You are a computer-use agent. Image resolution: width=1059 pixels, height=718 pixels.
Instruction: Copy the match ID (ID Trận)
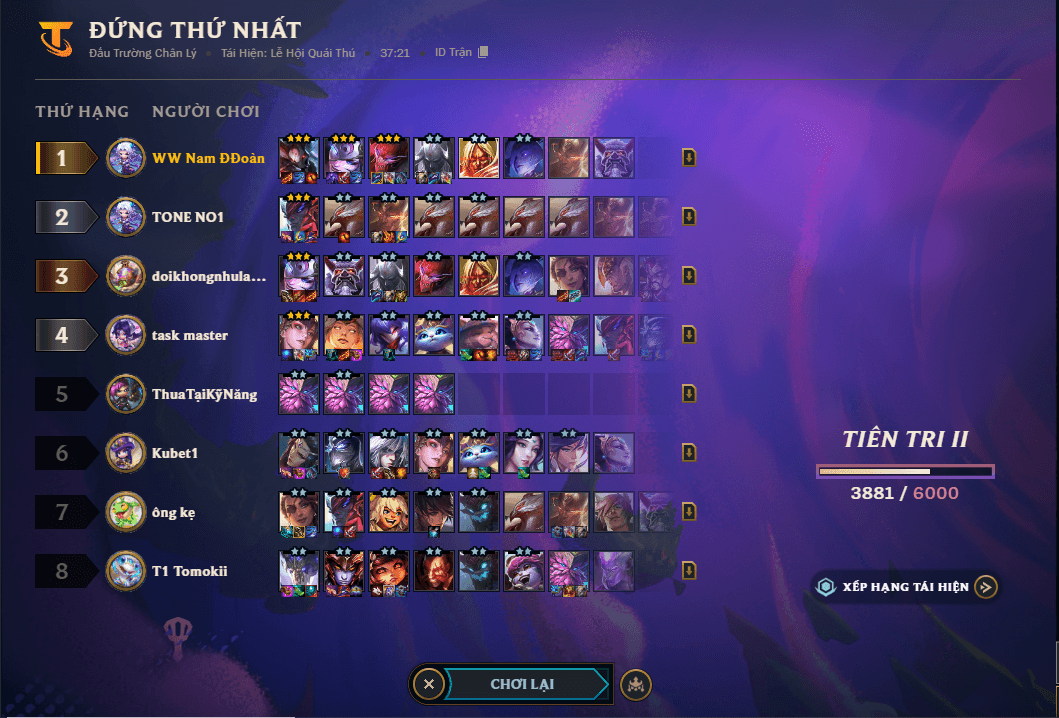coord(483,52)
